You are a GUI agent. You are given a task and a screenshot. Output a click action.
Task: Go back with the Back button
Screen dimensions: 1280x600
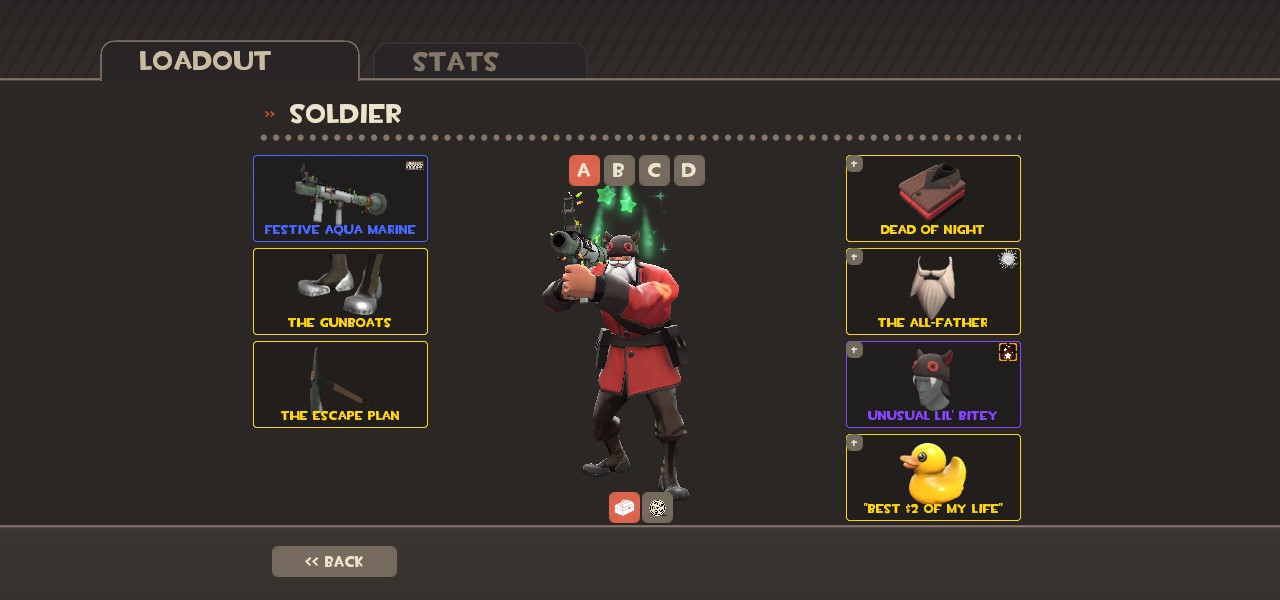(x=334, y=561)
